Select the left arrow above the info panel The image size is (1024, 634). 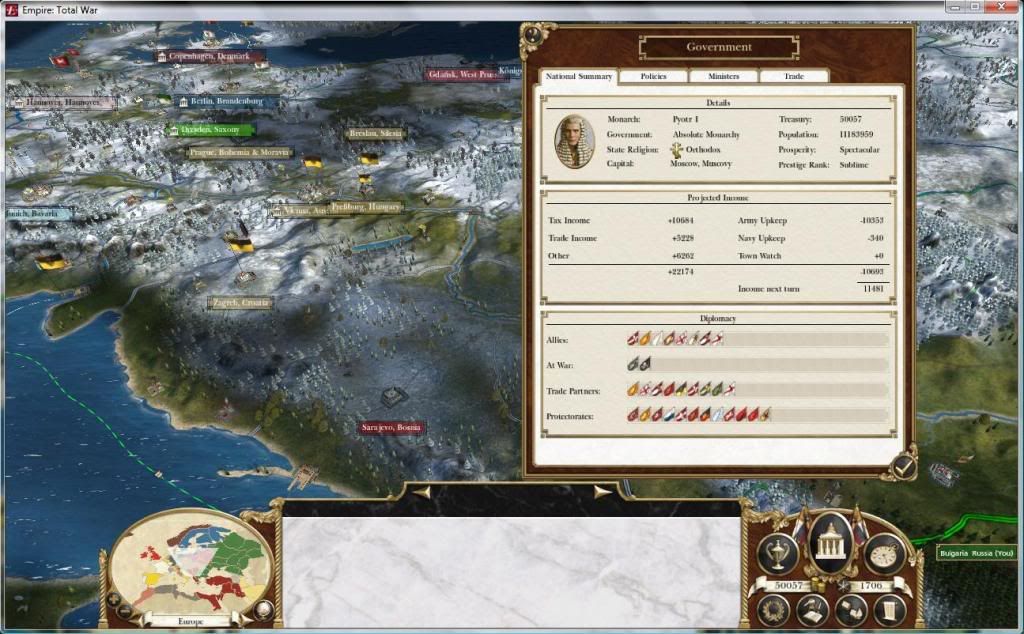coord(422,492)
